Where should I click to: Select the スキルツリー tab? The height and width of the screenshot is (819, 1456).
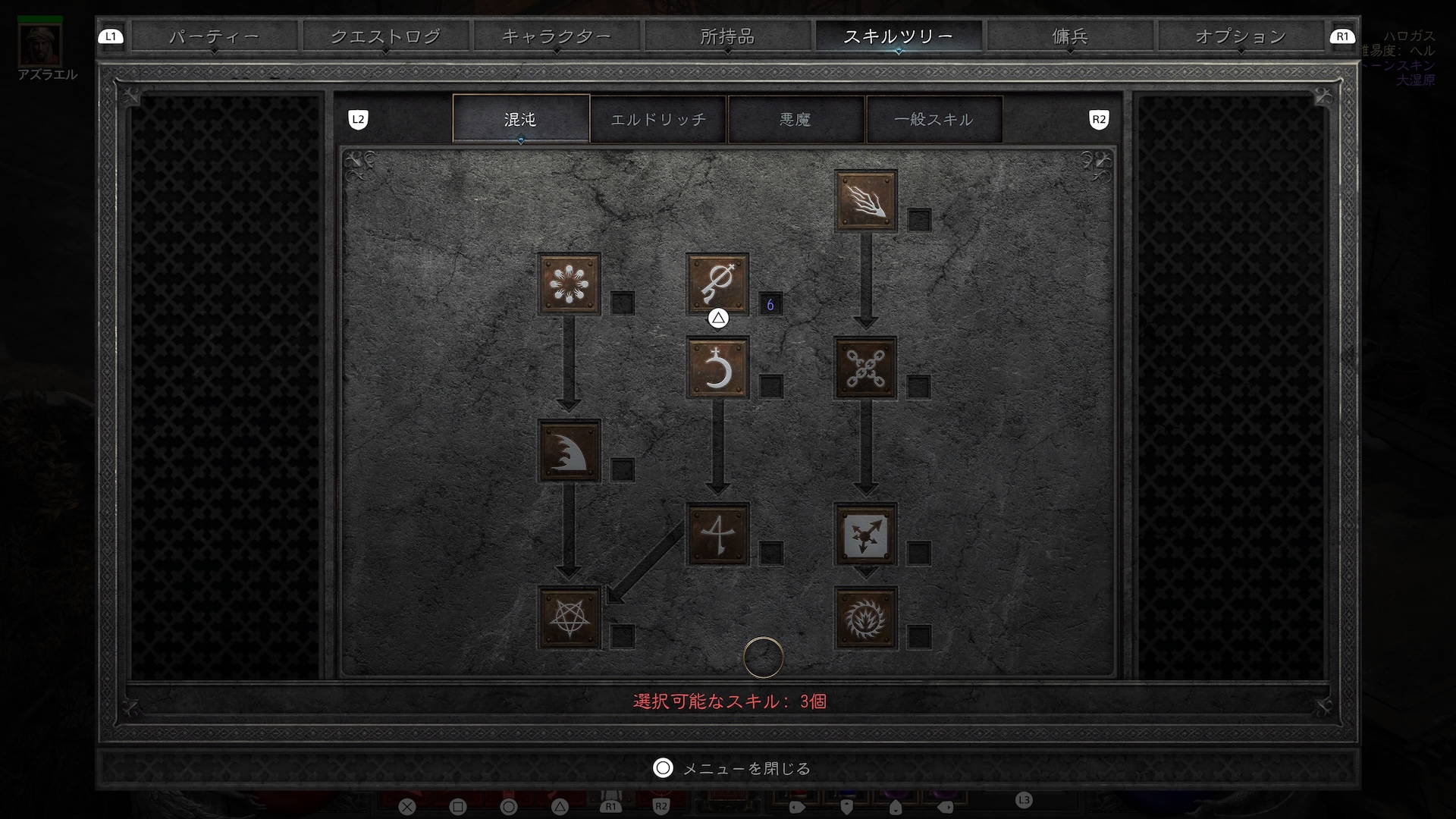click(x=898, y=36)
